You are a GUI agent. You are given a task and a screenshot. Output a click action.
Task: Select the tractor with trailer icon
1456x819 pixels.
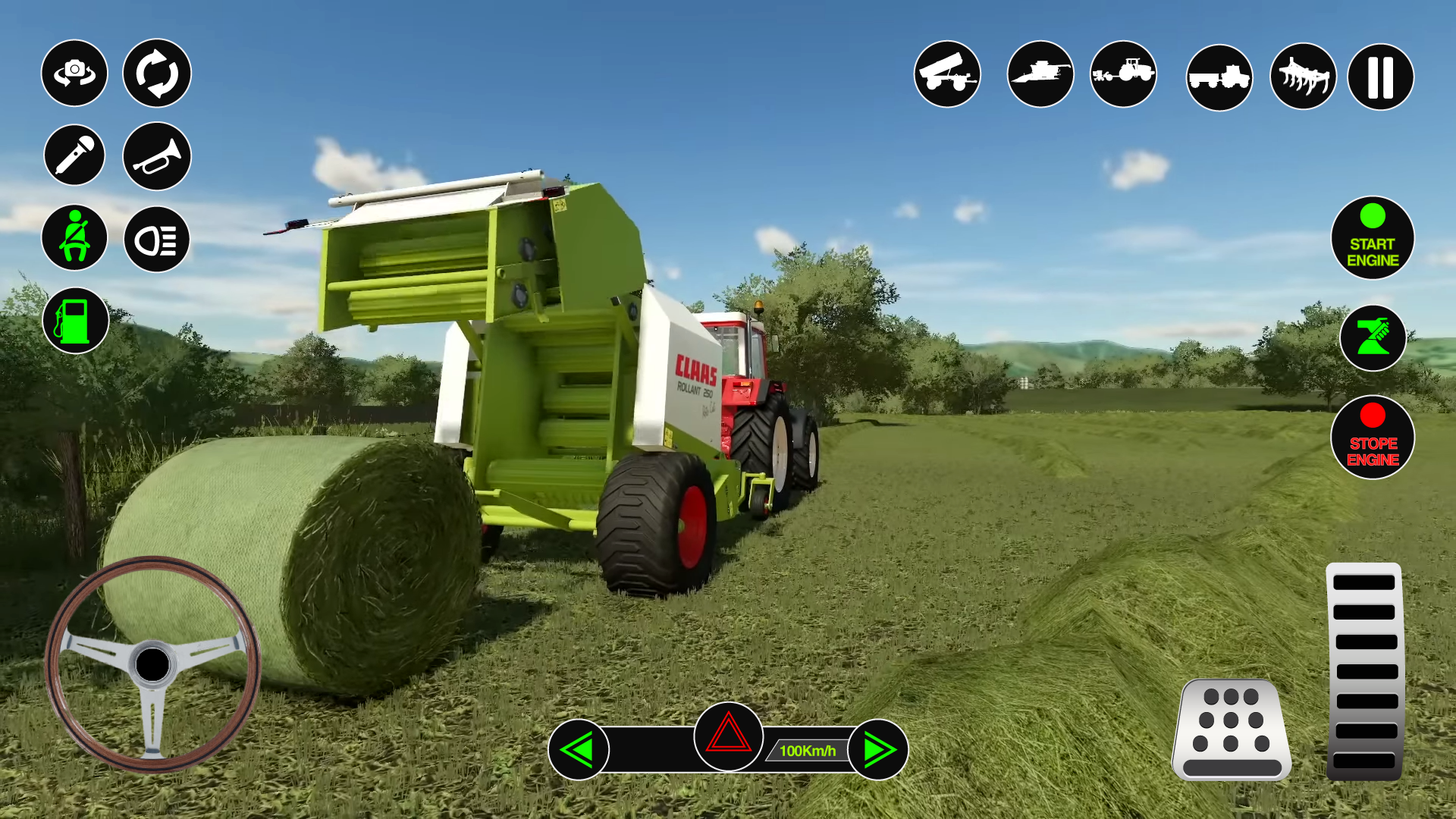coord(1124,74)
